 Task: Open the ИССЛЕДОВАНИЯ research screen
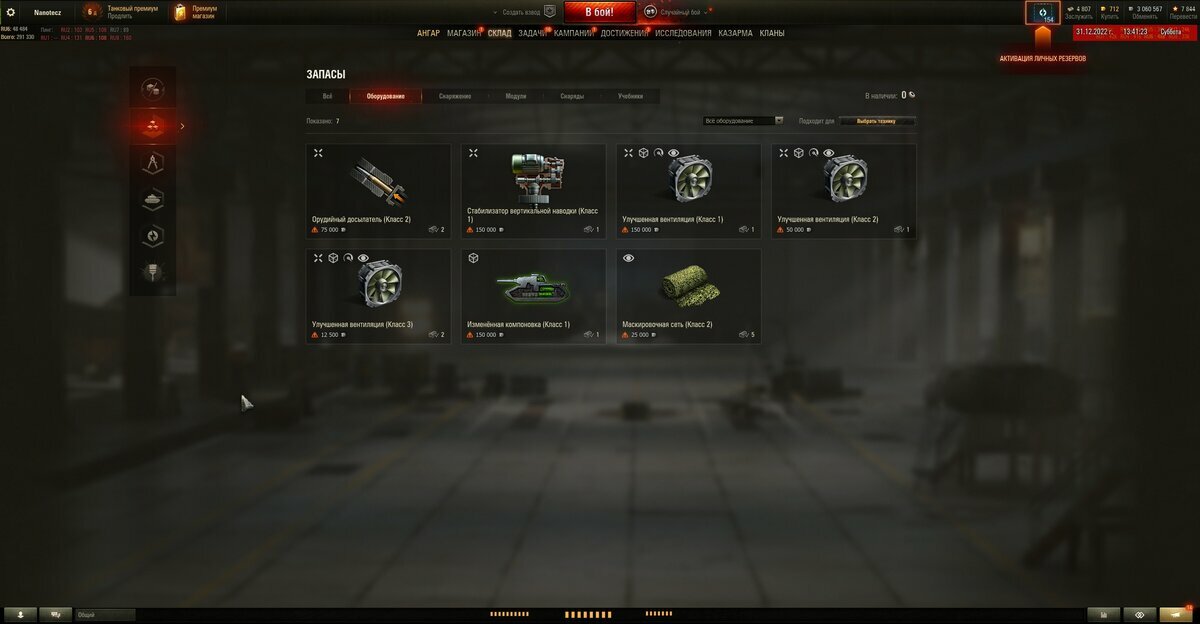coord(683,33)
